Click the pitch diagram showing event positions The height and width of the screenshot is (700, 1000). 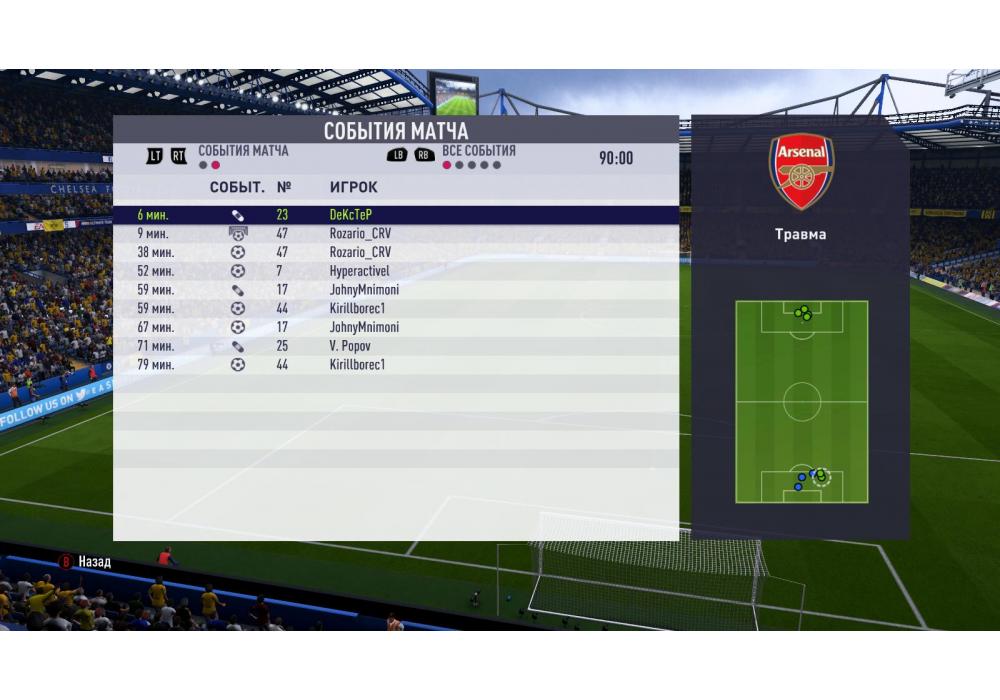click(801, 401)
